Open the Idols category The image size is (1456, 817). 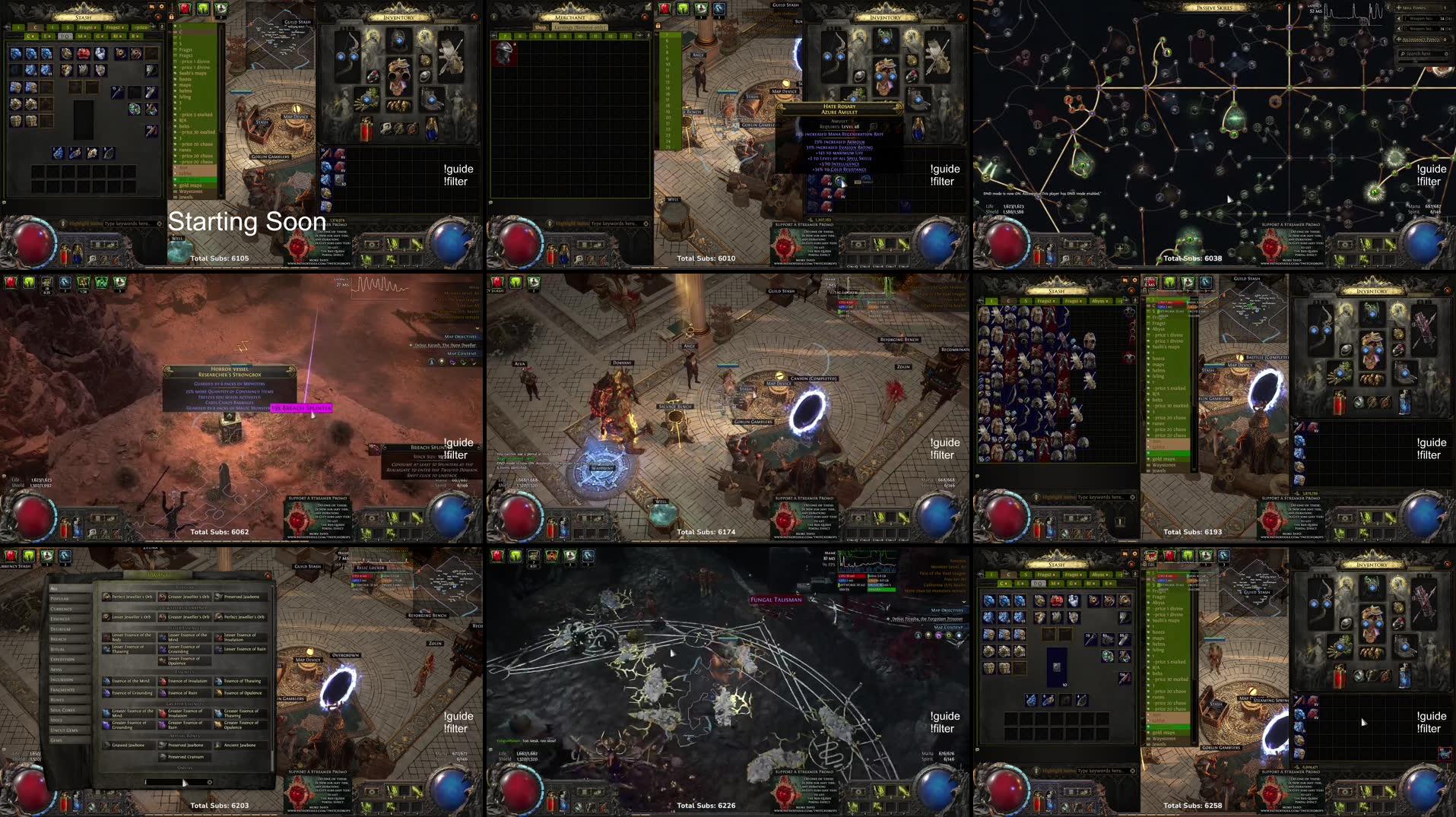click(x=56, y=720)
